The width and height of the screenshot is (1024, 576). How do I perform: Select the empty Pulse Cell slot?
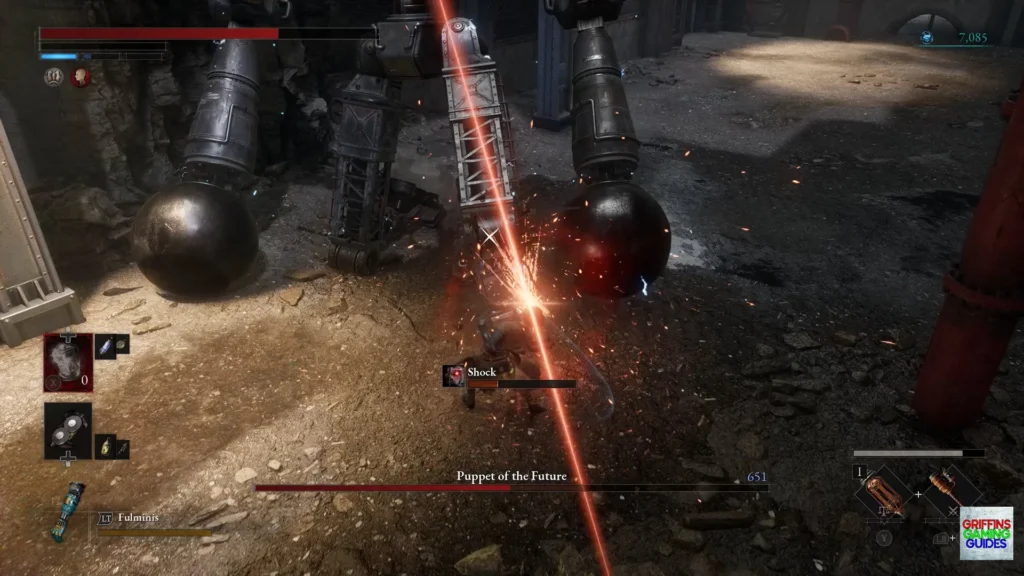click(x=68, y=361)
